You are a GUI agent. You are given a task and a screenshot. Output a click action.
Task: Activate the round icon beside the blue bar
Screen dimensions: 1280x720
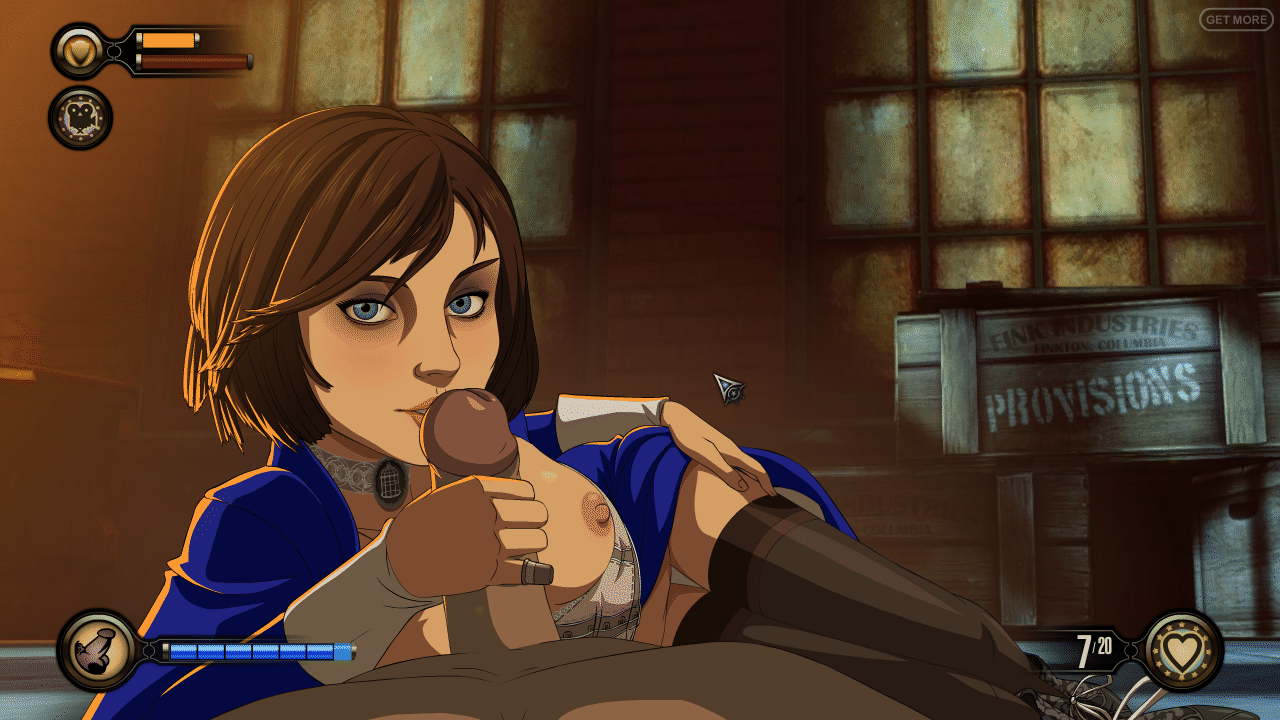(98, 651)
